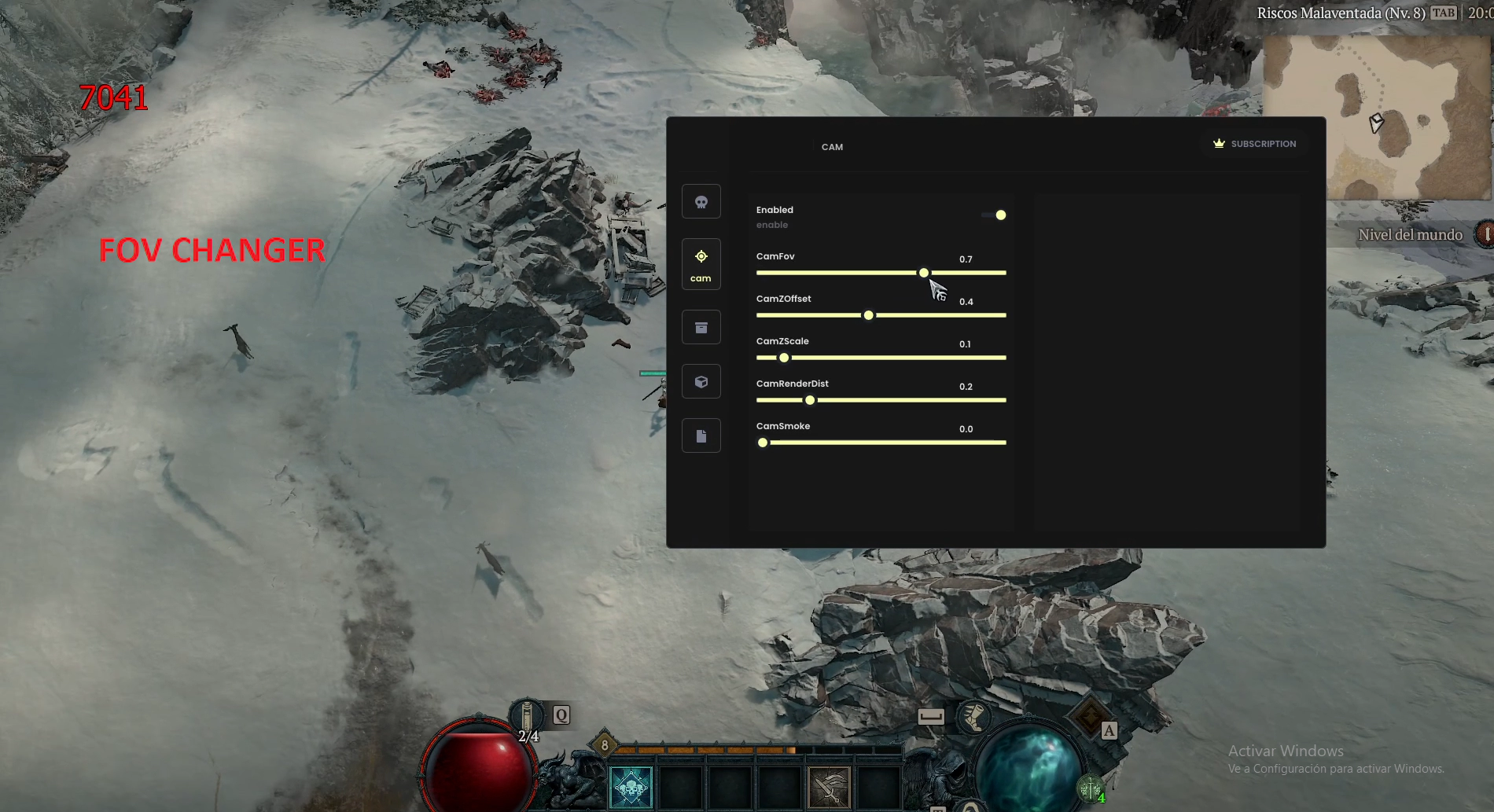Click the Nivel del mundo label
This screenshot has width=1494, height=812.
pos(1409,234)
